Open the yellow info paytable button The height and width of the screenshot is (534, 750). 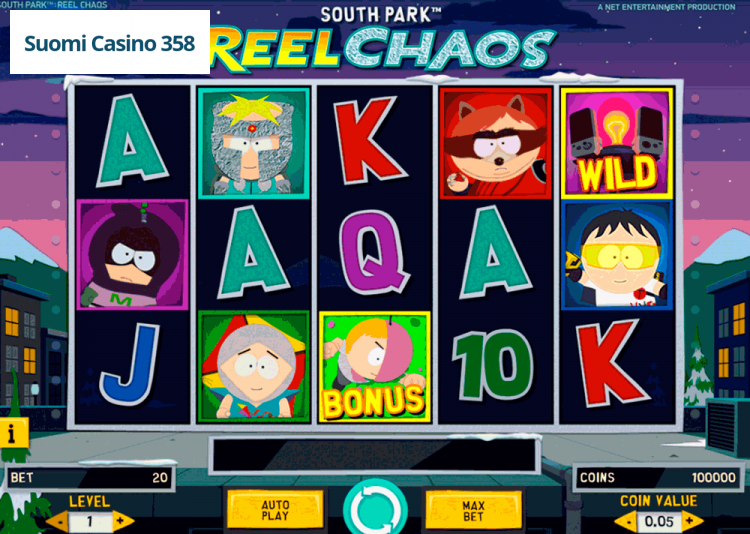point(13,432)
